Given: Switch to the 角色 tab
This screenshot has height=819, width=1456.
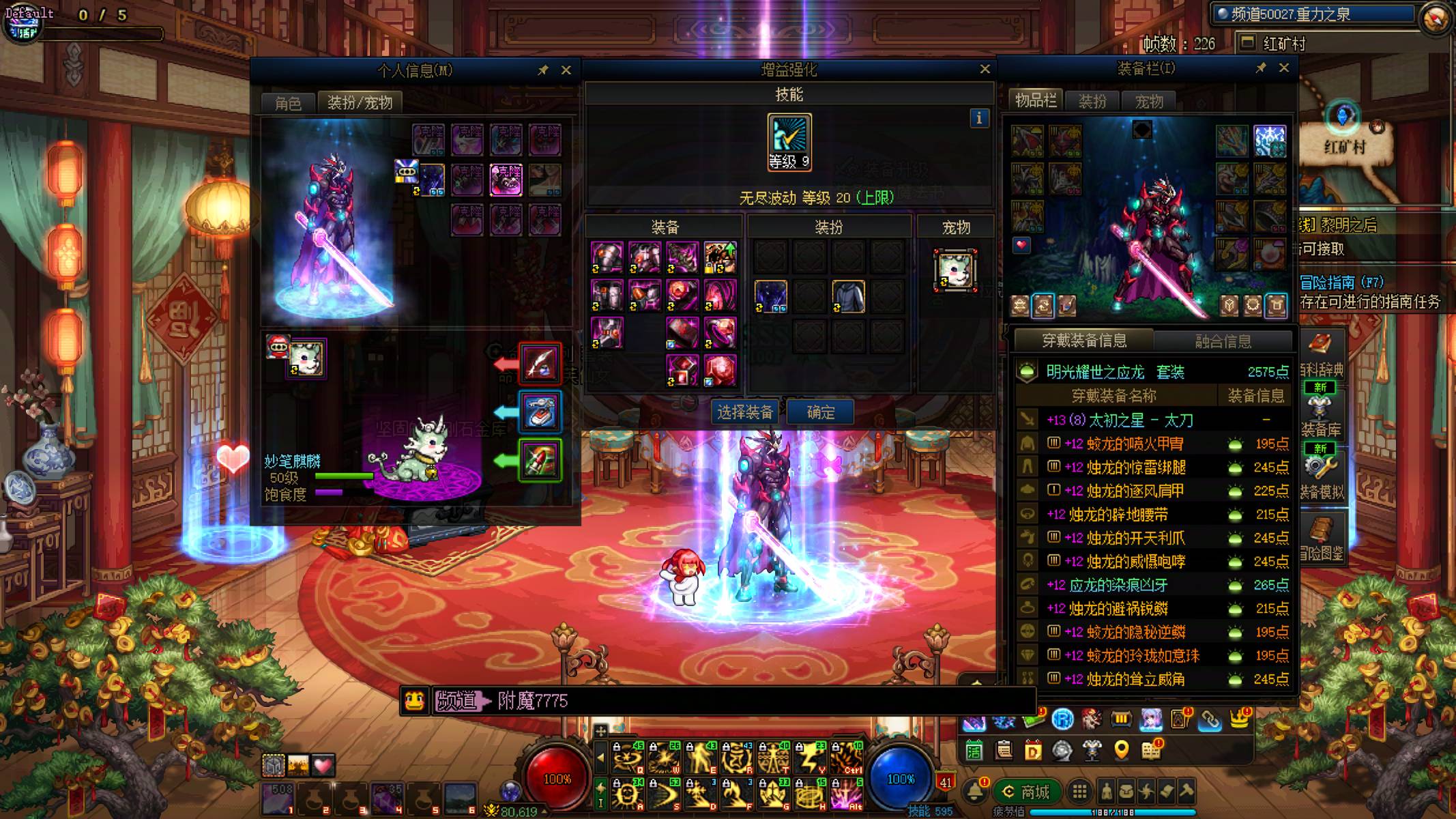Looking at the screenshot, I should click(x=288, y=103).
